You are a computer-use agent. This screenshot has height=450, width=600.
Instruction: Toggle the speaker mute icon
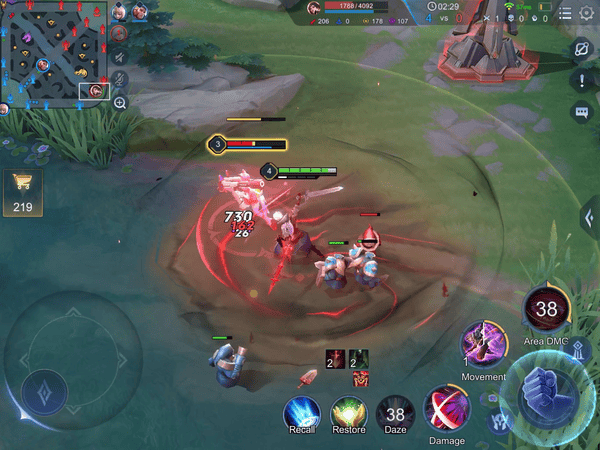[119, 55]
